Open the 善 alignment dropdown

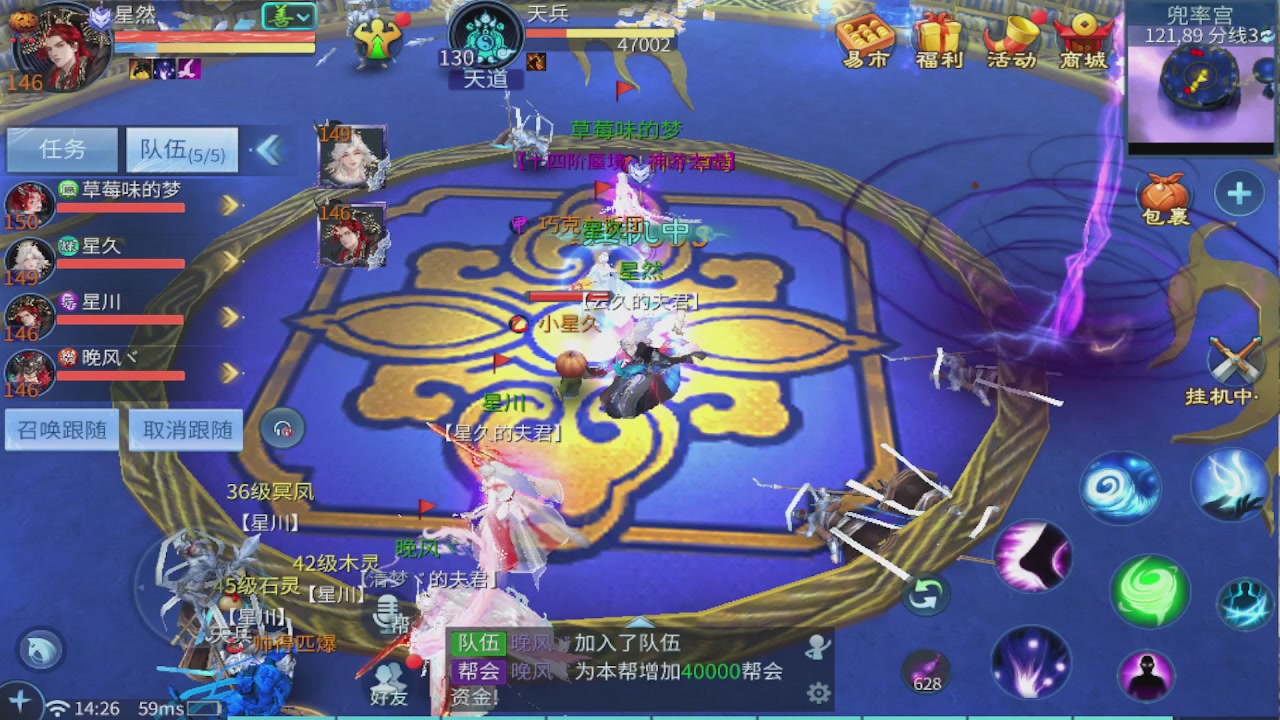pos(287,17)
